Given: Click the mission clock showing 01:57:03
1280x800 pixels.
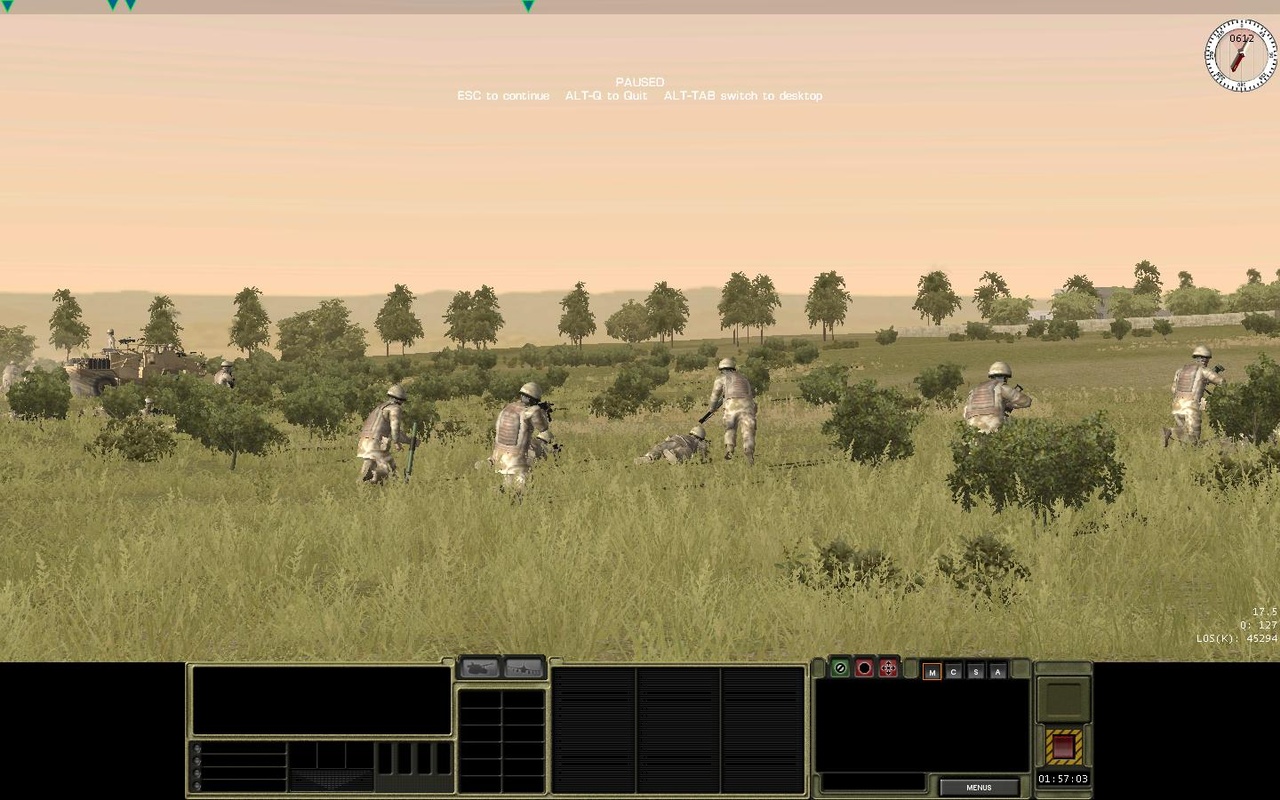Looking at the screenshot, I should pyautogui.click(x=1063, y=778).
